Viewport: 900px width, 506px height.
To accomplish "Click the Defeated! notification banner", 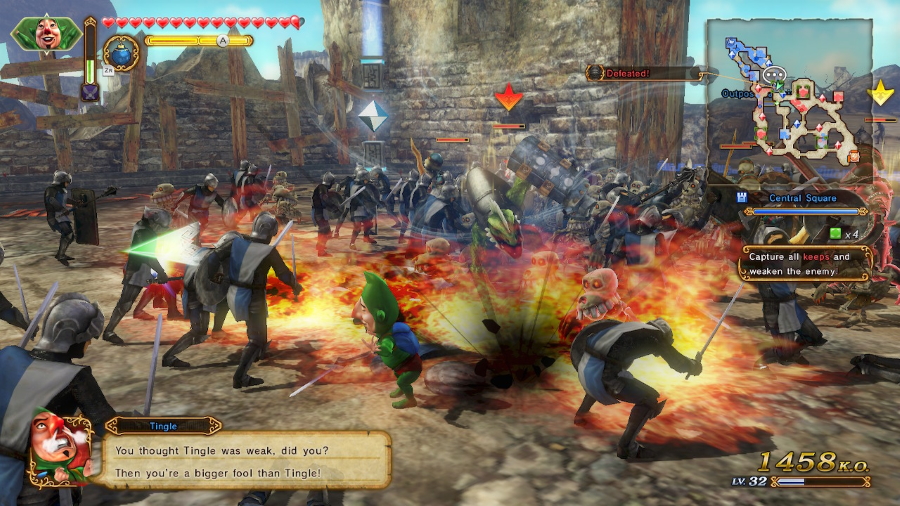I will click(642, 73).
